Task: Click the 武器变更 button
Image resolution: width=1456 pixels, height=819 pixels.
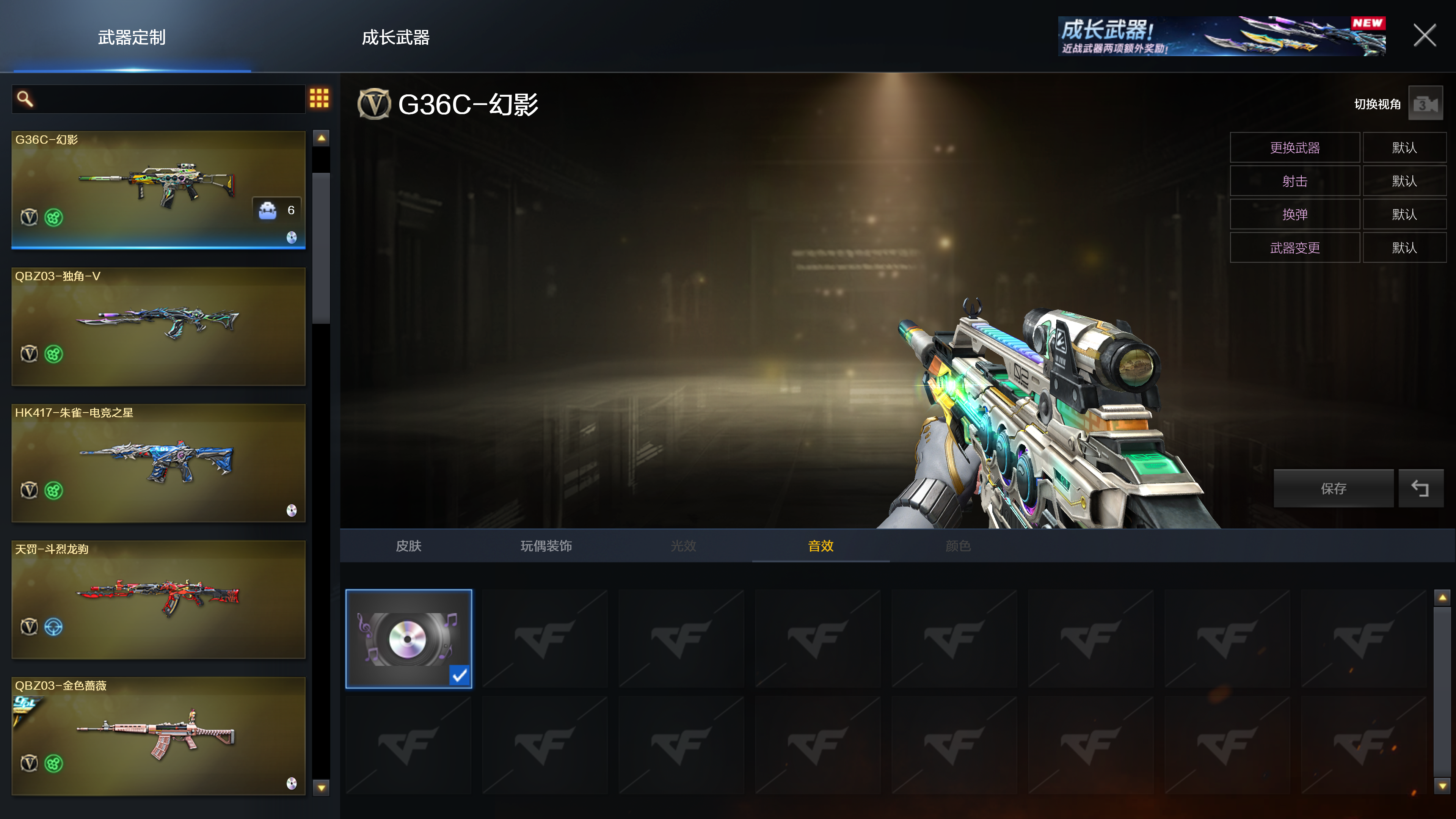Action: tap(1294, 248)
